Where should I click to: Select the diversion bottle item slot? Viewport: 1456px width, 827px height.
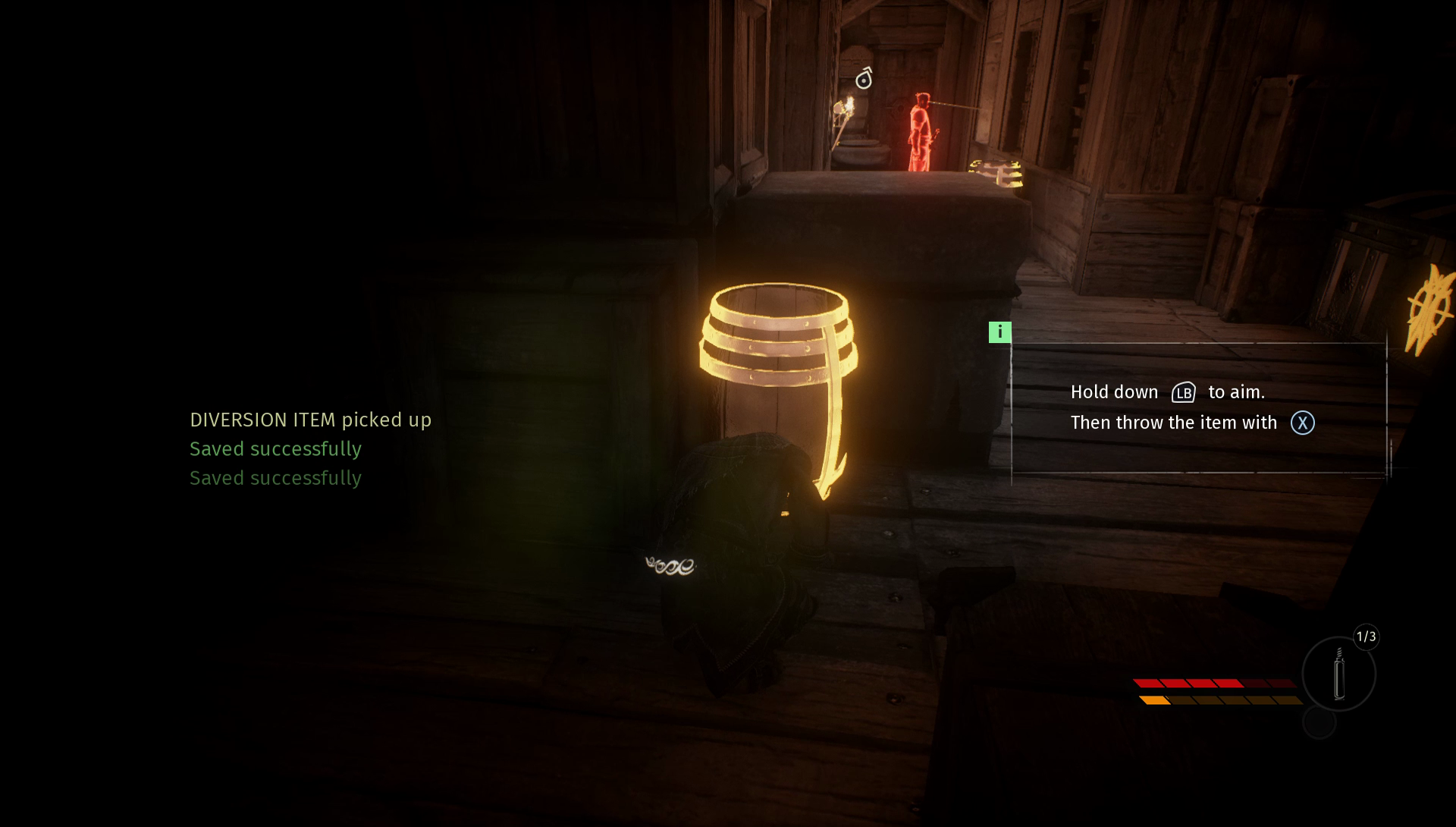coord(1338,674)
